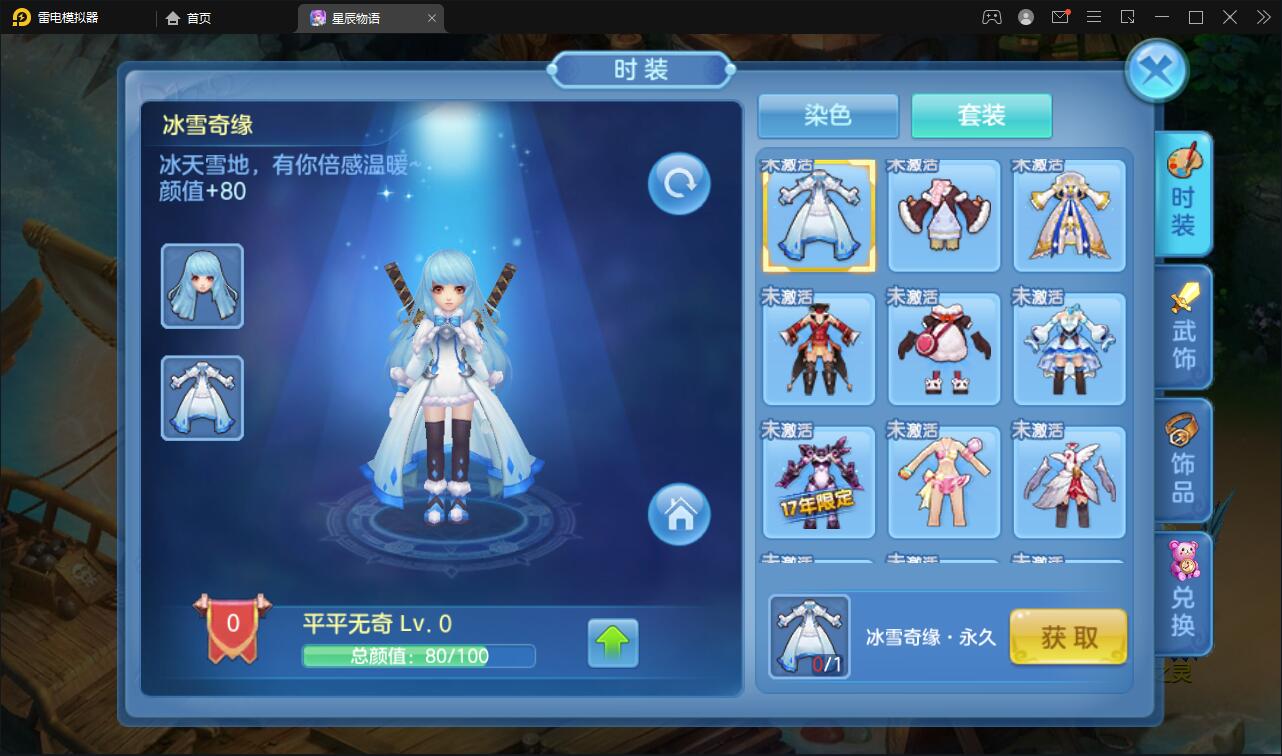
Task: Select the 17年限定 limited outfit thumbnail
Action: click(x=819, y=481)
